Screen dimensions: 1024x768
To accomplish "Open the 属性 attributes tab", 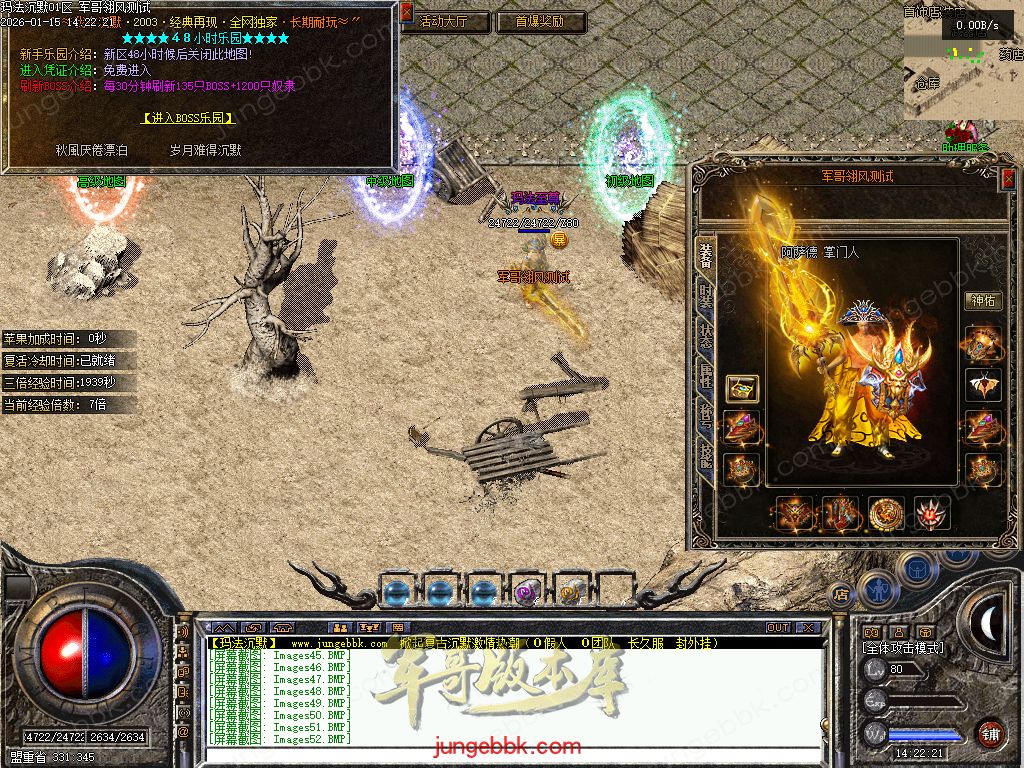I will click(706, 376).
